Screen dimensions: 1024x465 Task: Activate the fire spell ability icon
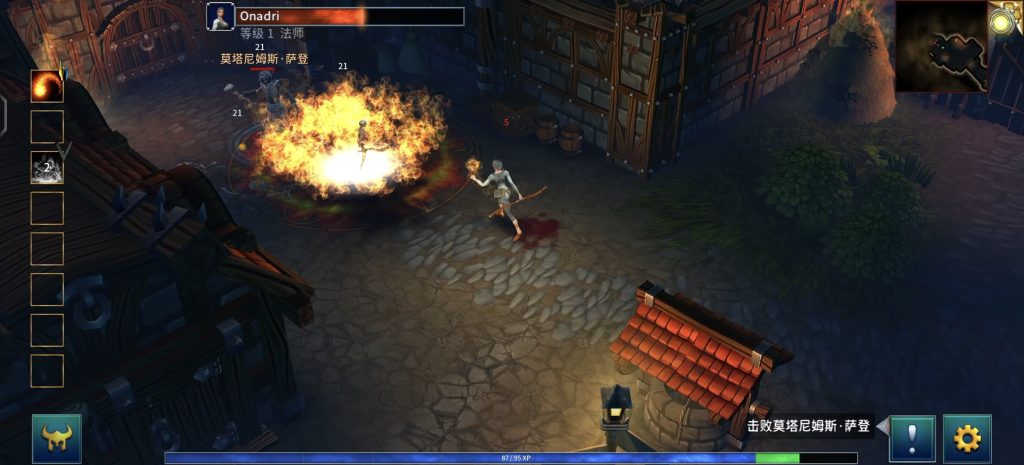(x=47, y=86)
